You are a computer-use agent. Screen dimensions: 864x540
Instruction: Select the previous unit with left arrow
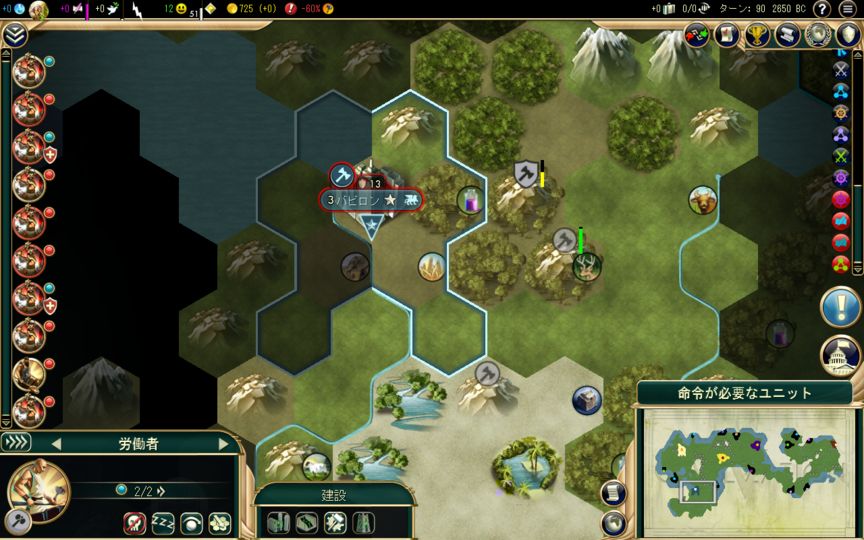(56, 443)
